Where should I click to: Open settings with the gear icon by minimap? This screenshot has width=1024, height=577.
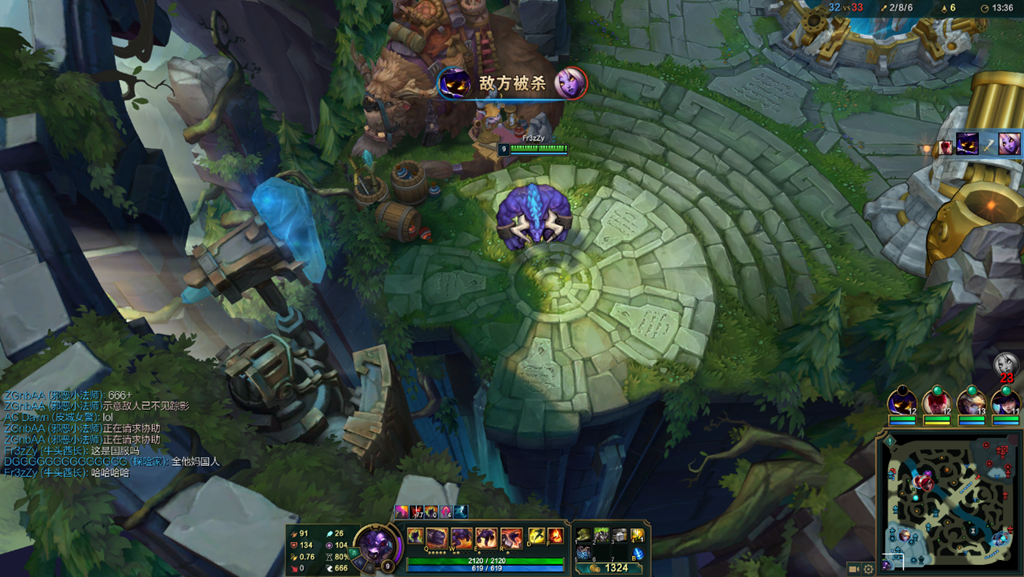pyautogui.click(x=868, y=568)
